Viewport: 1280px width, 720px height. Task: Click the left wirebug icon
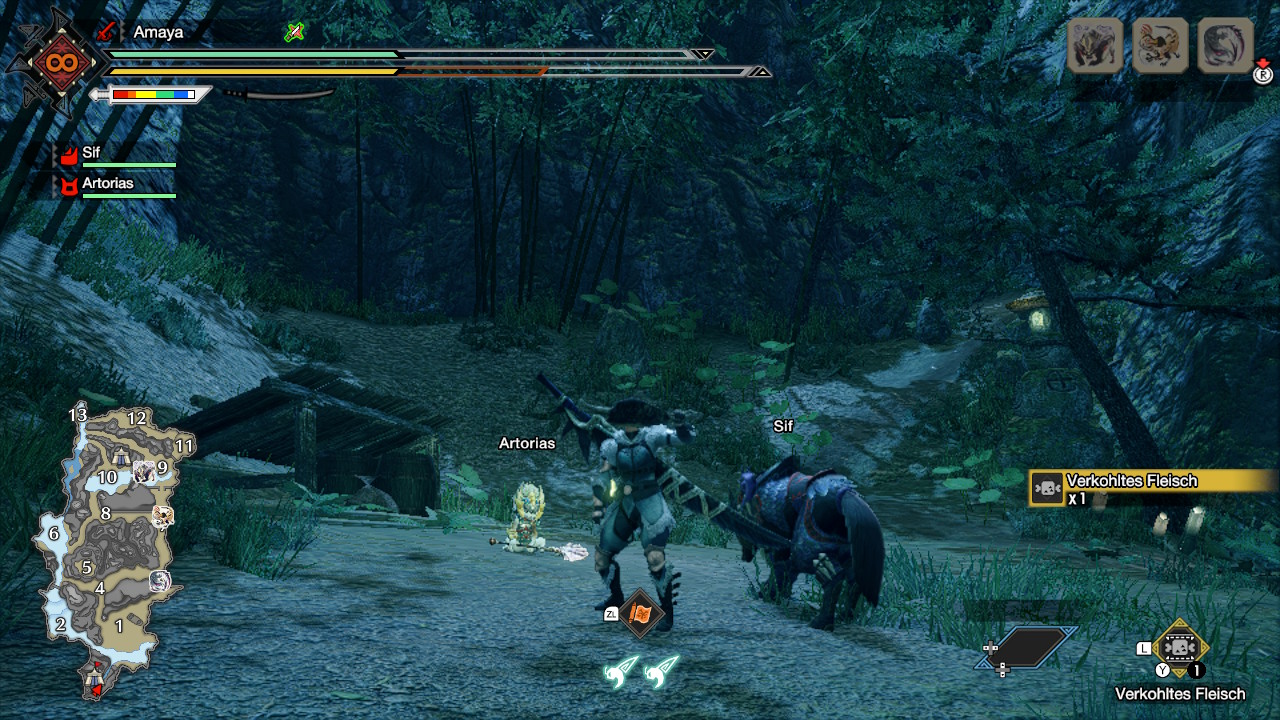[621, 672]
